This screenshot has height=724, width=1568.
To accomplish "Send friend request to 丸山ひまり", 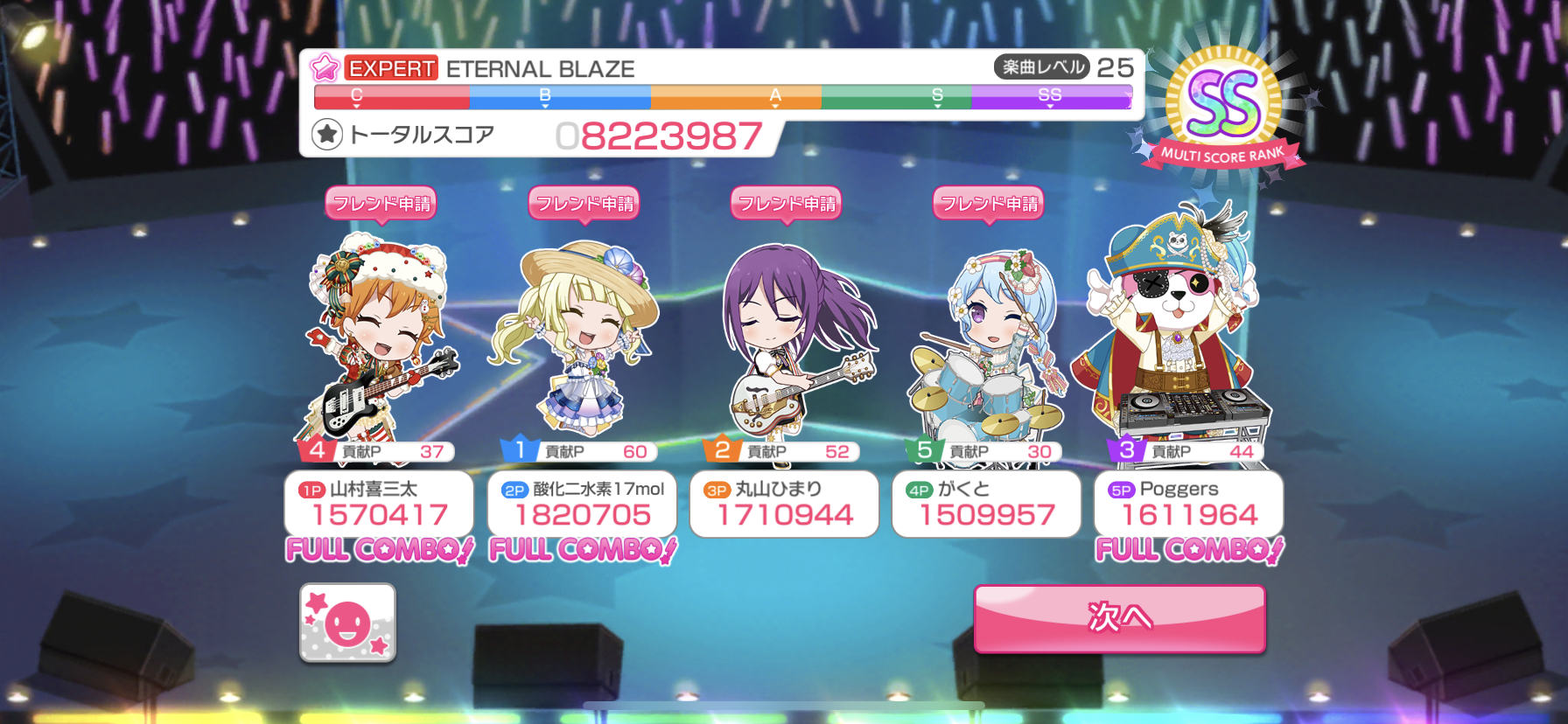I will point(786,204).
